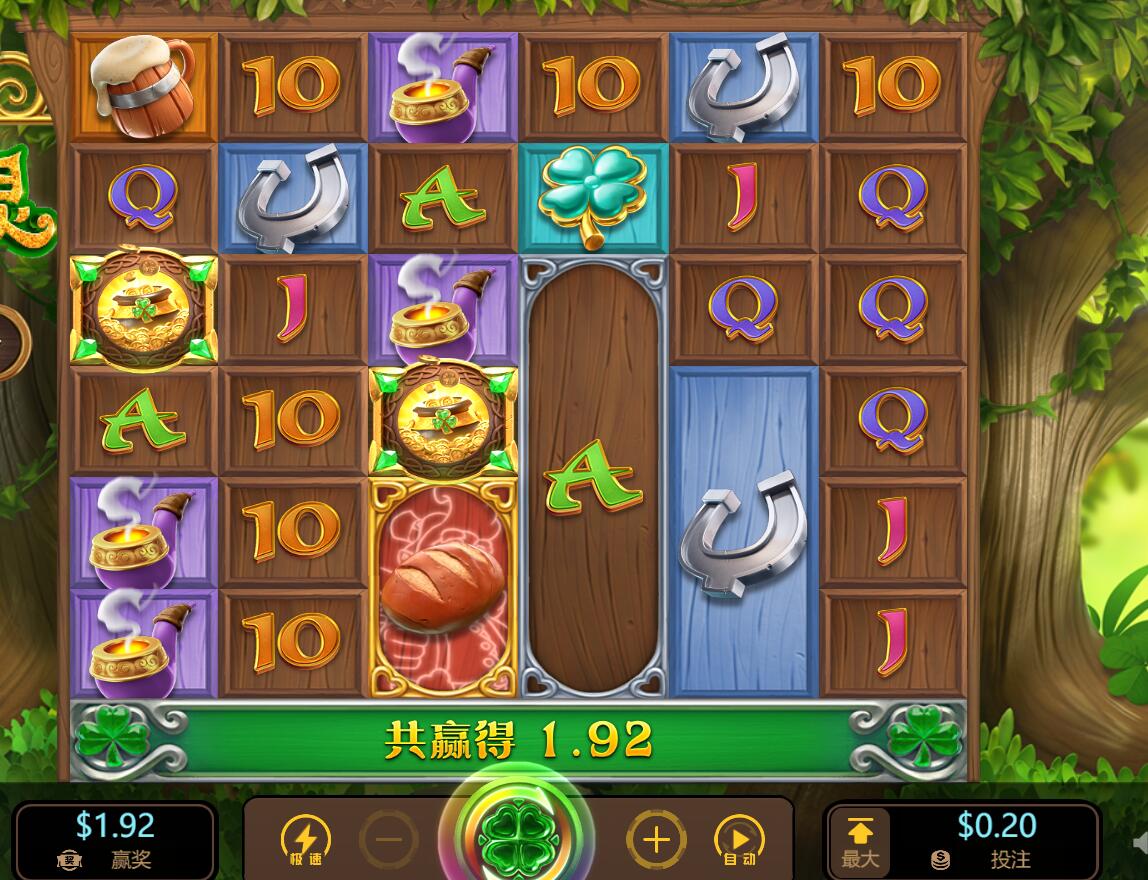Image resolution: width=1148 pixels, height=880 pixels.
Task: Decrease the bet with the minus button
Action: 388,839
